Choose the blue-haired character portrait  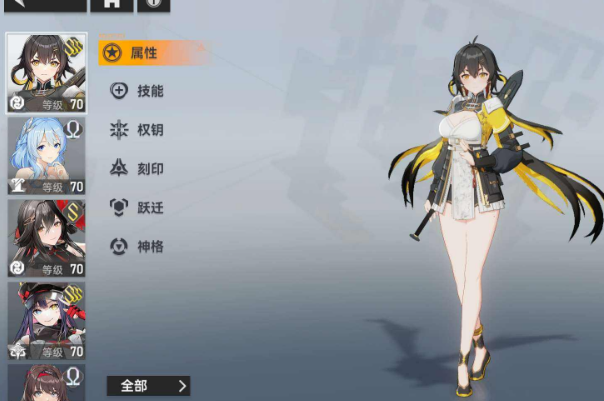coord(46,155)
